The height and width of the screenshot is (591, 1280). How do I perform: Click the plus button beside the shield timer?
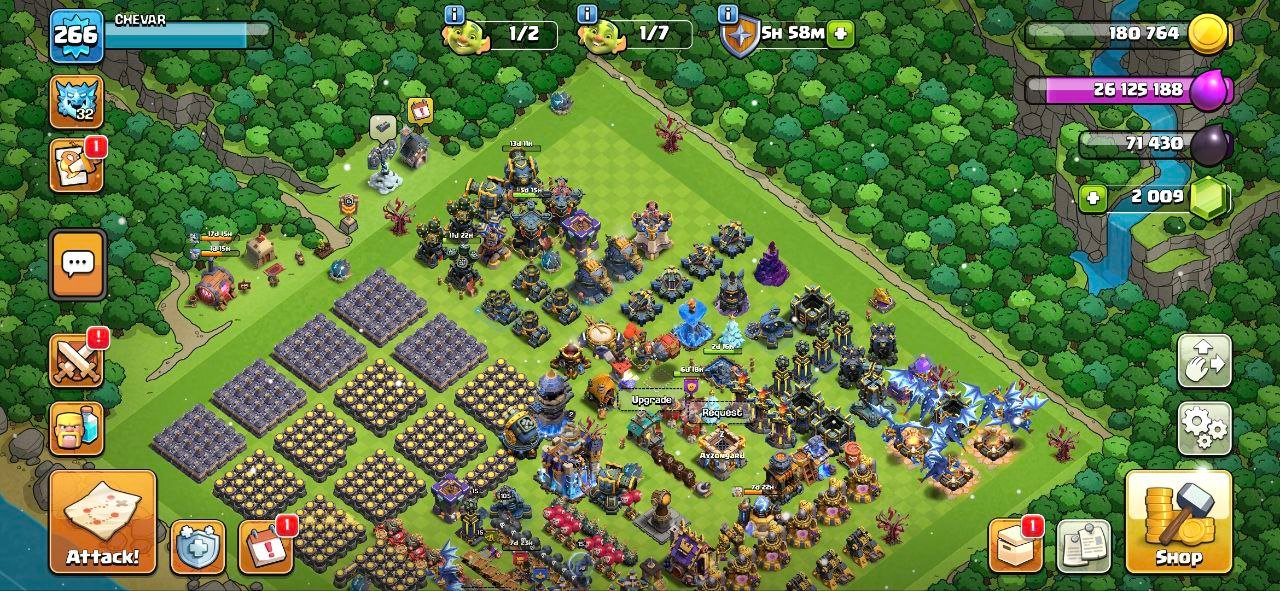click(x=840, y=33)
